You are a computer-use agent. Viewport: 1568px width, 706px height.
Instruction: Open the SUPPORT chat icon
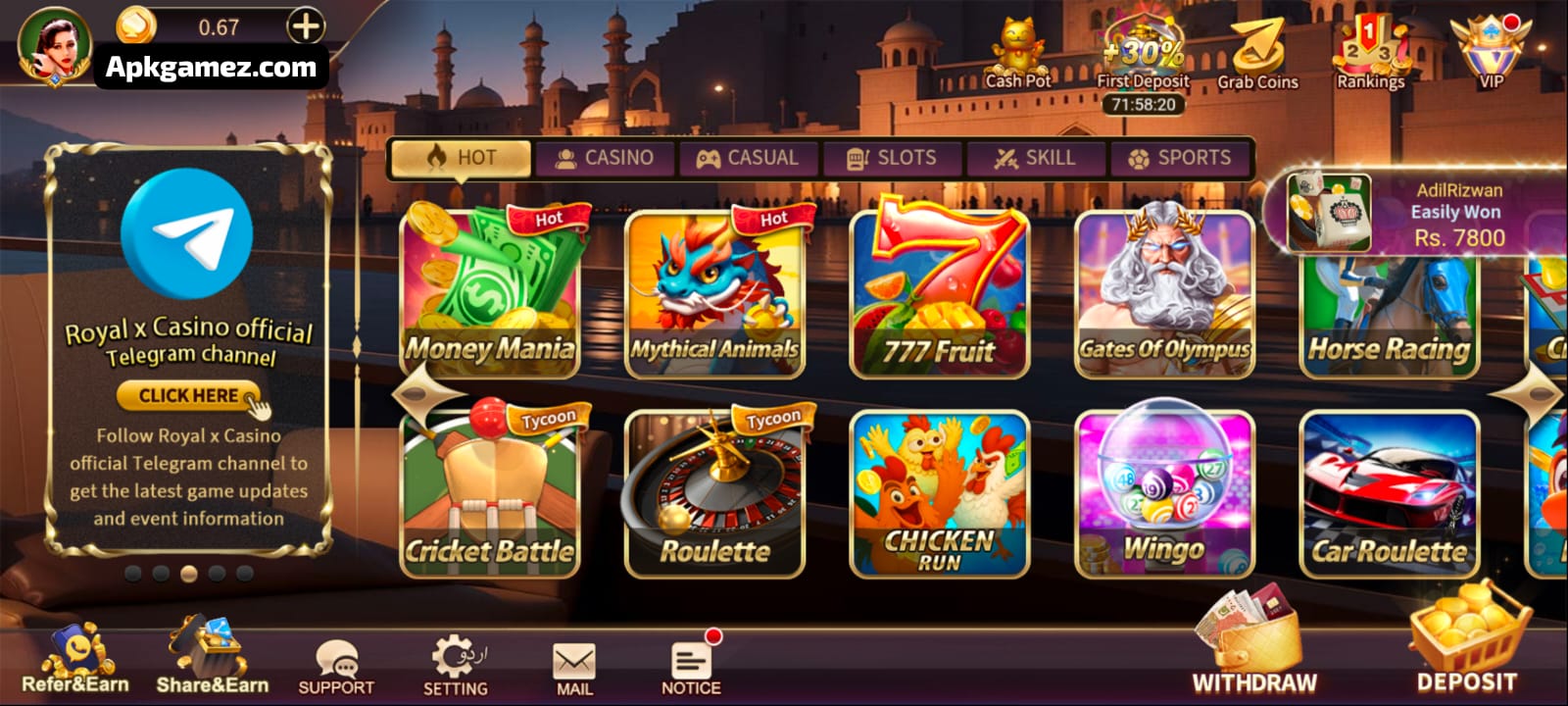(x=336, y=667)
